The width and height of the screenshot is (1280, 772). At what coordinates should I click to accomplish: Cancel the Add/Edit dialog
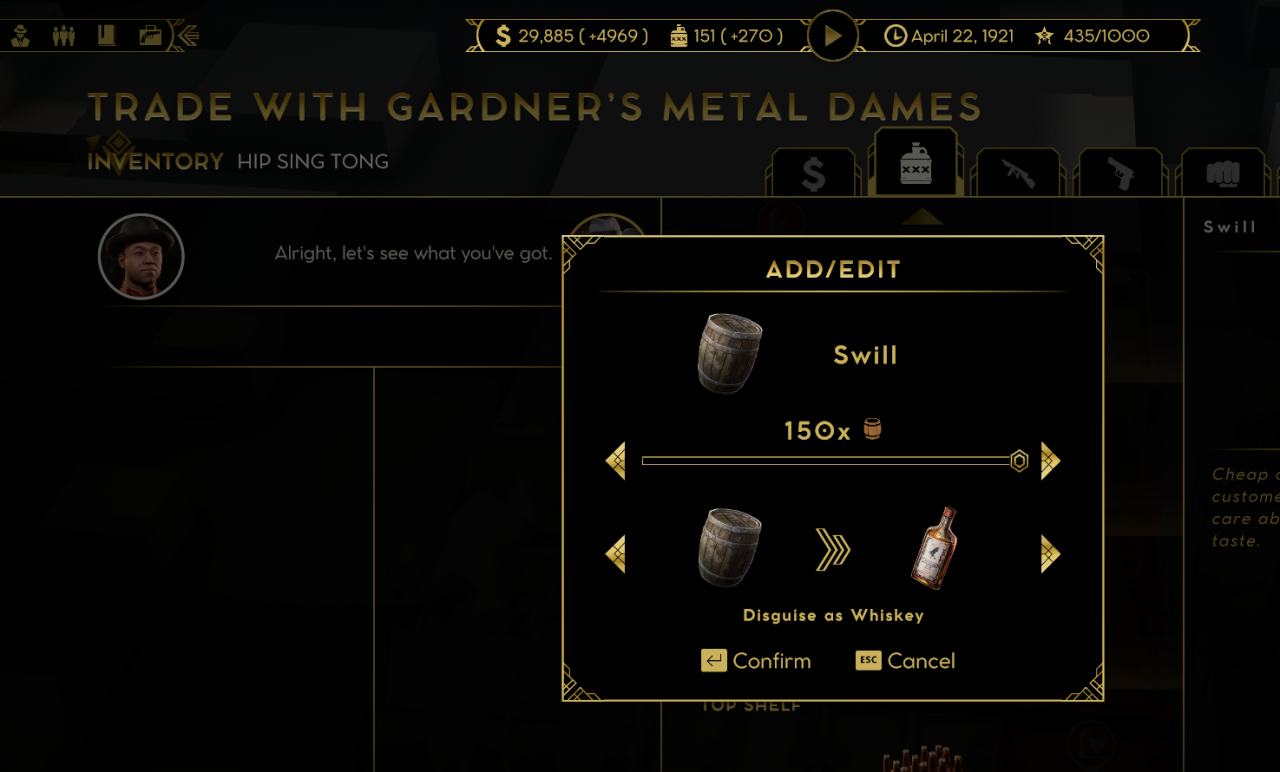click(x=906, y=661)
